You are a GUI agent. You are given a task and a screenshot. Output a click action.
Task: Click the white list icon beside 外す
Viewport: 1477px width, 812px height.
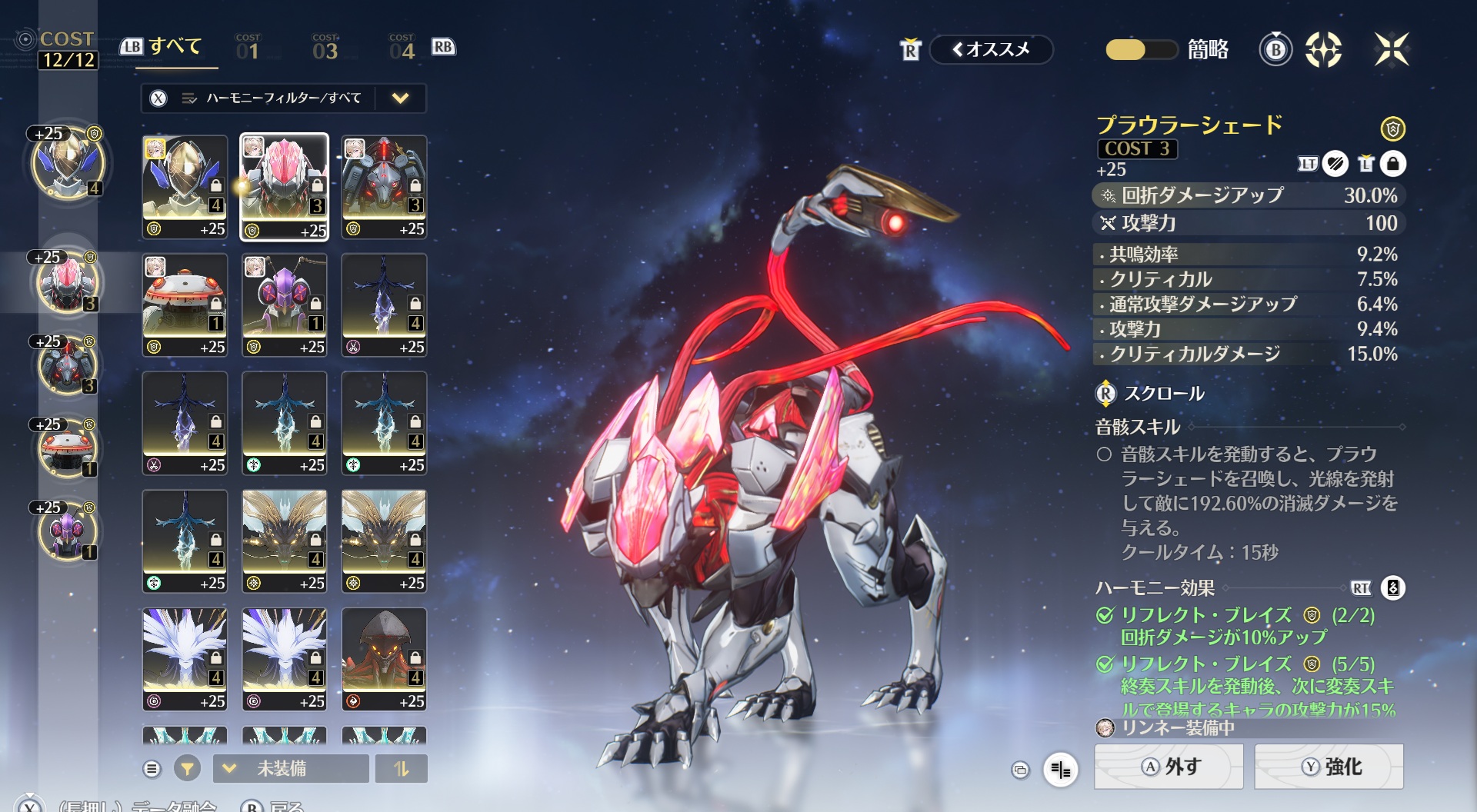point(1061,769)
